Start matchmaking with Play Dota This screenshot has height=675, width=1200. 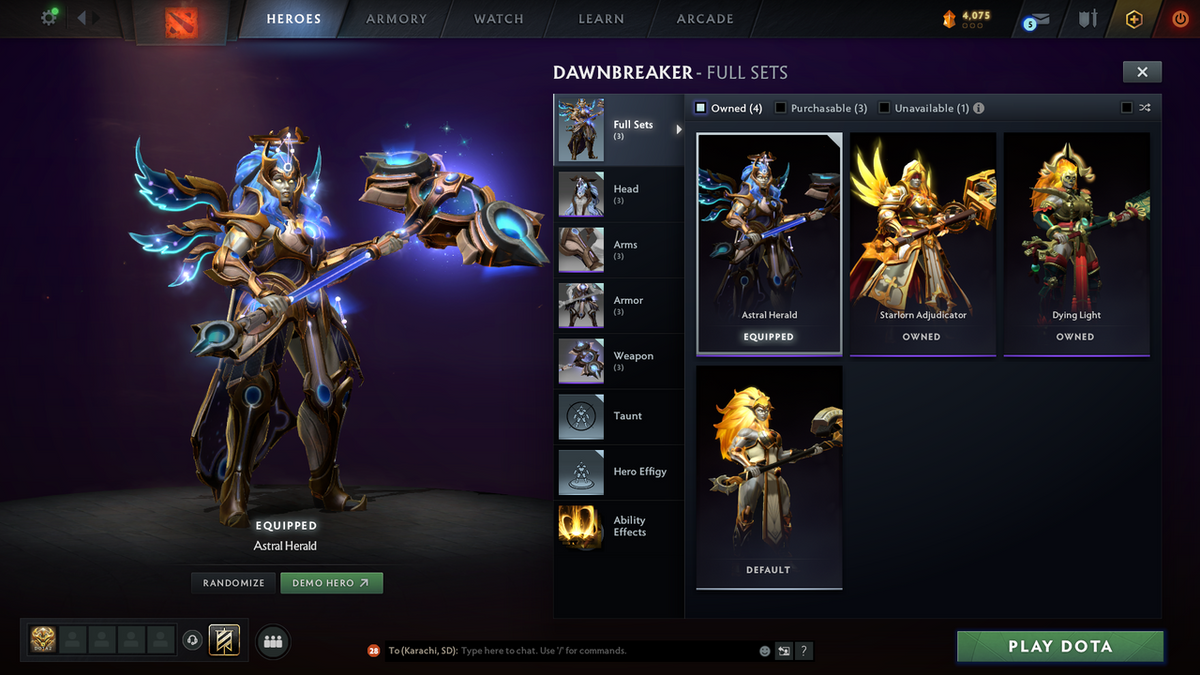click(x=1060, y=646)
